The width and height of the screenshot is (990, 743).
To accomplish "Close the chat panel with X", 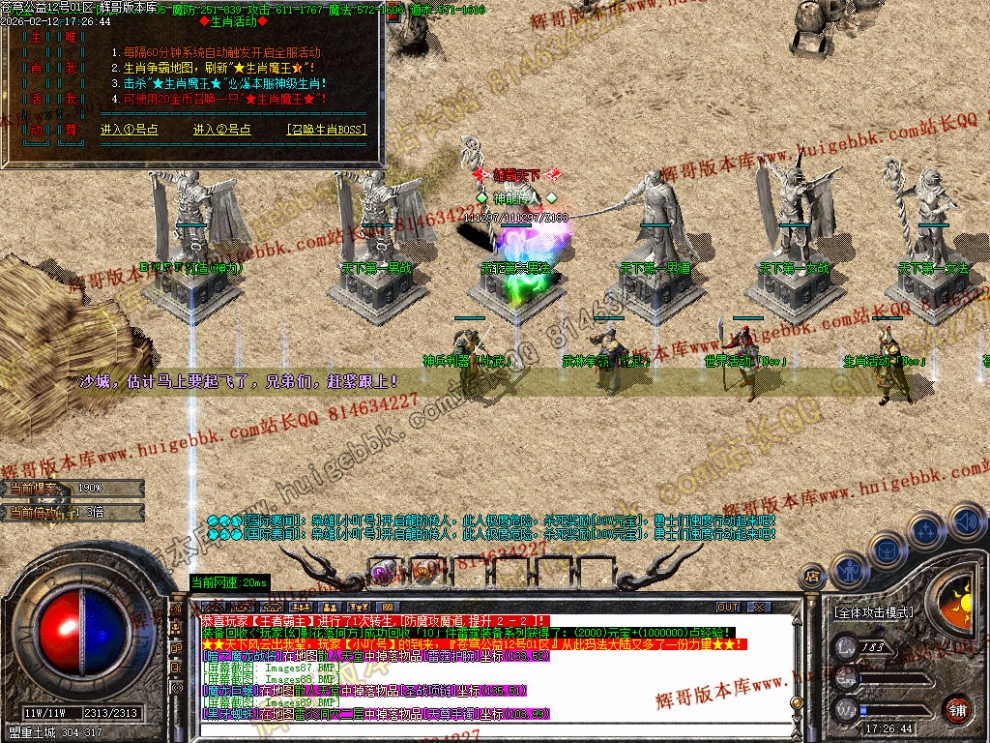I will (759, 607).
